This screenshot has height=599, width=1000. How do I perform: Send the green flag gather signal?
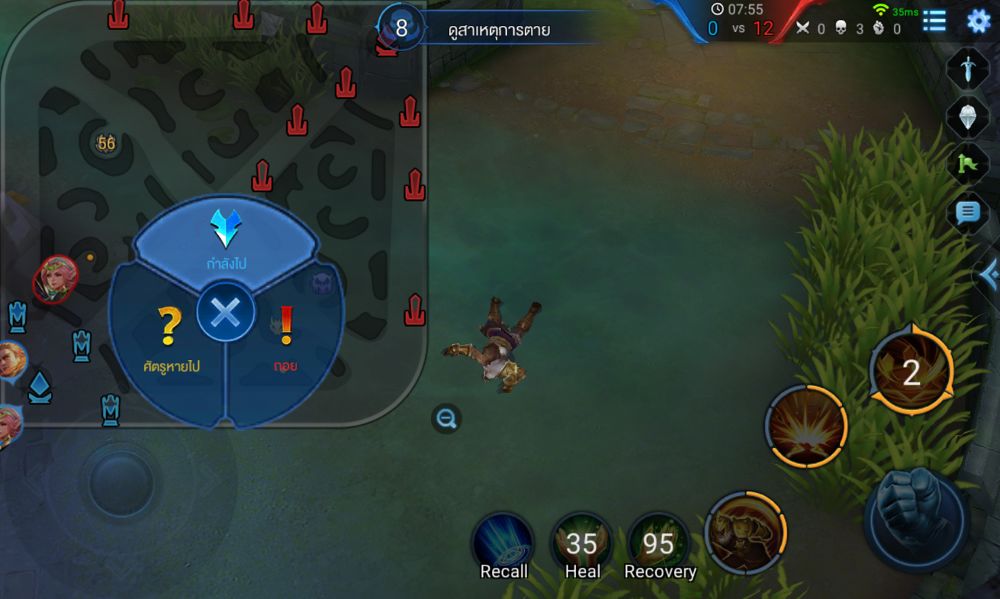[x=967, y=164]
